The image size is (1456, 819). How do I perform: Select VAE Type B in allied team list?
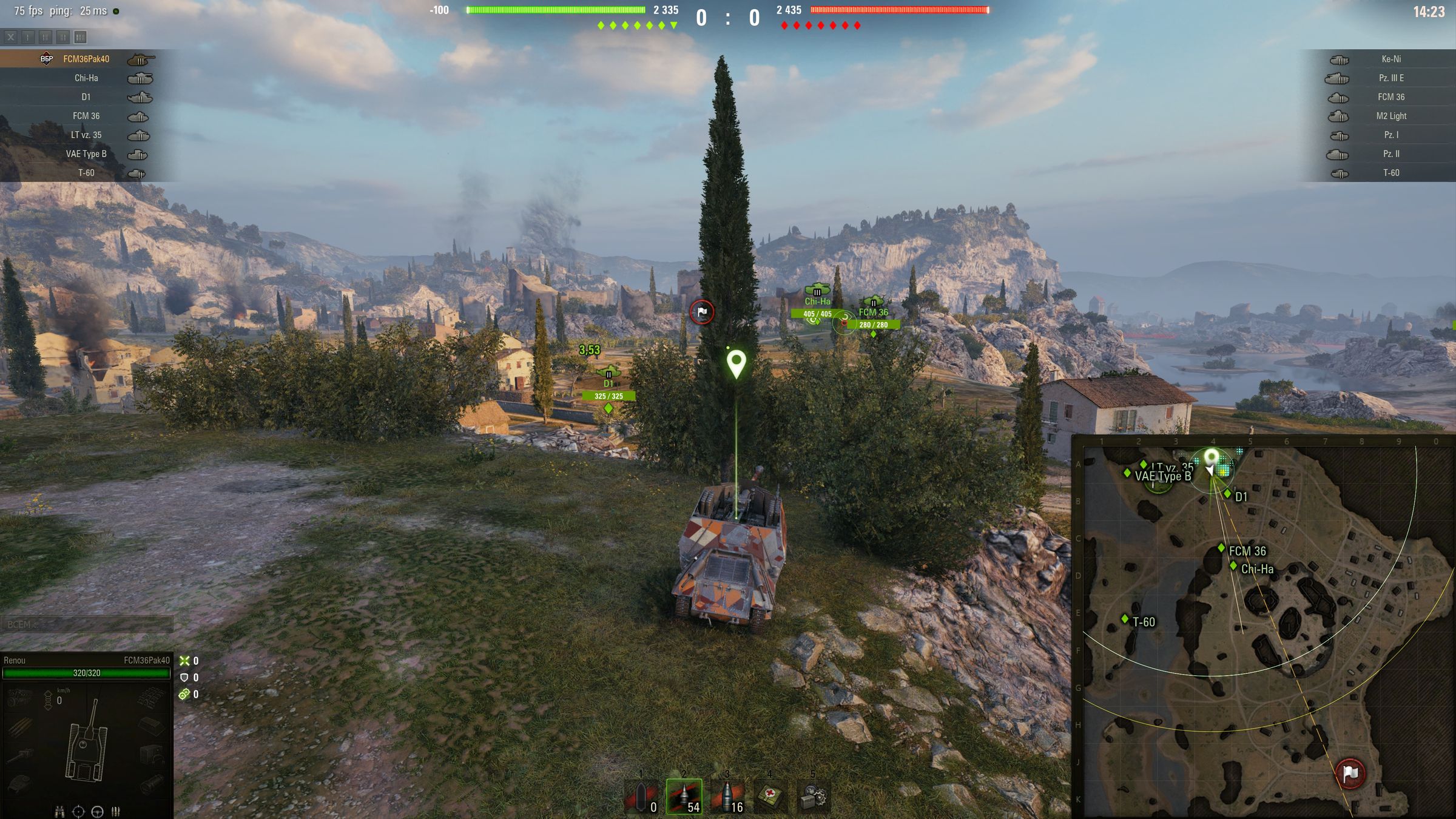point(86,154)
